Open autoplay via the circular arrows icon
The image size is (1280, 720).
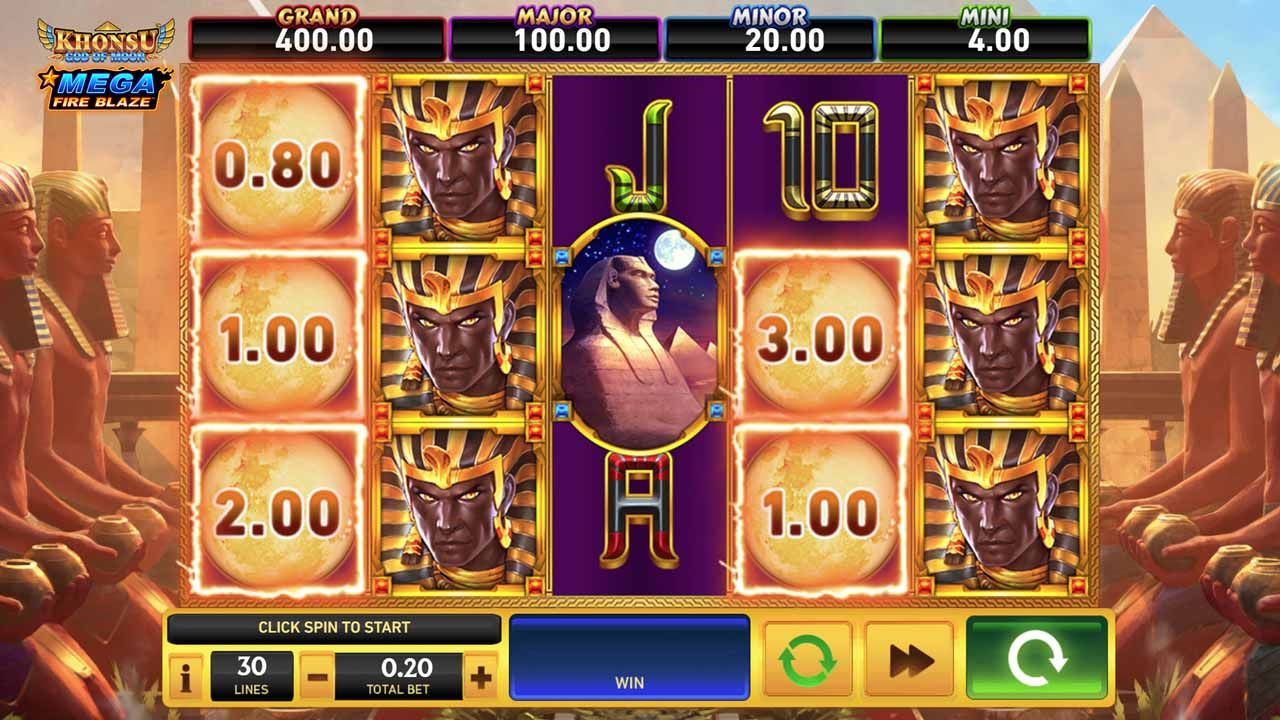(806, 659)
